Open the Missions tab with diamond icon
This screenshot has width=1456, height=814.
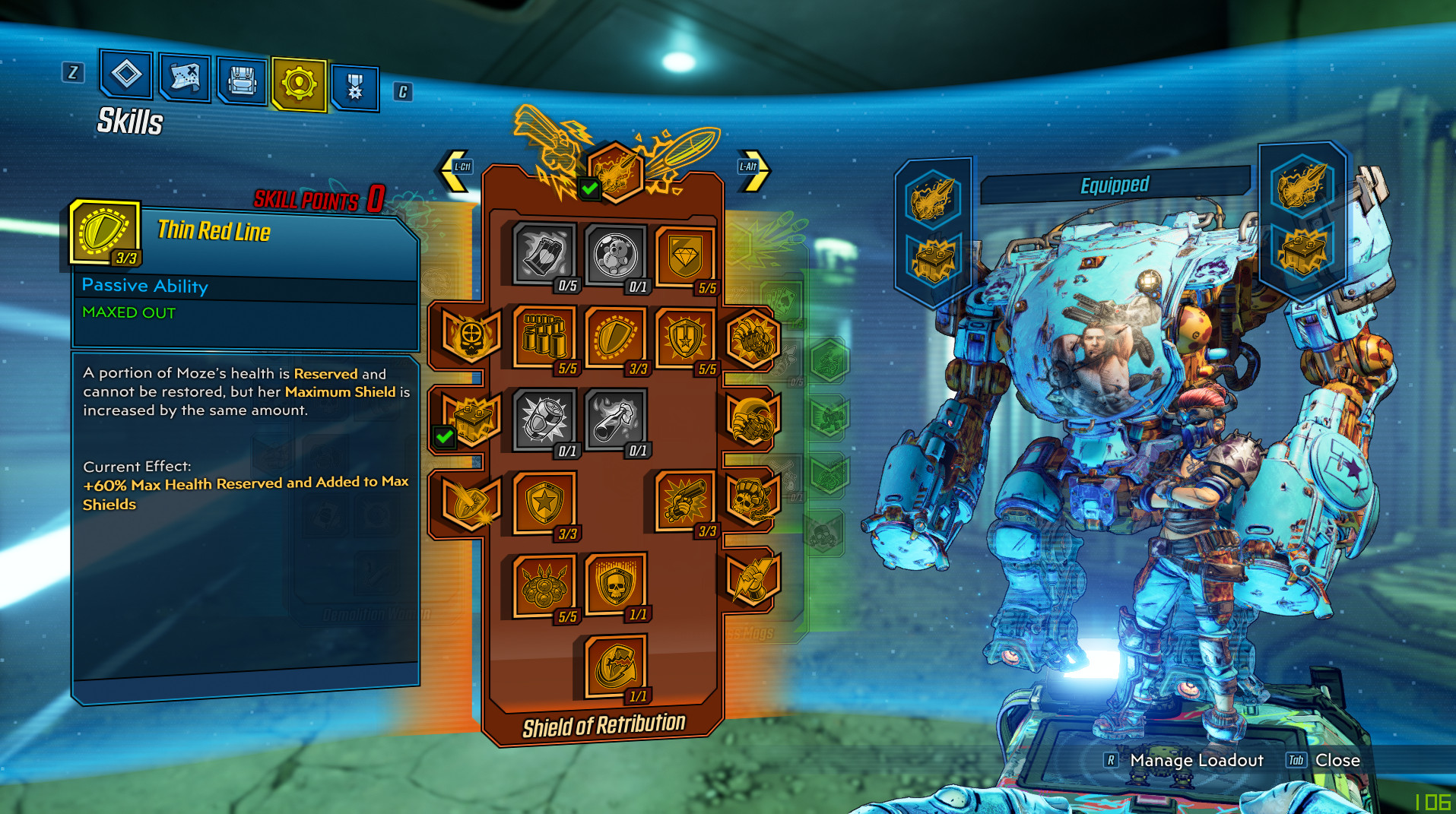pyautogui.click(x=126, y=74)
